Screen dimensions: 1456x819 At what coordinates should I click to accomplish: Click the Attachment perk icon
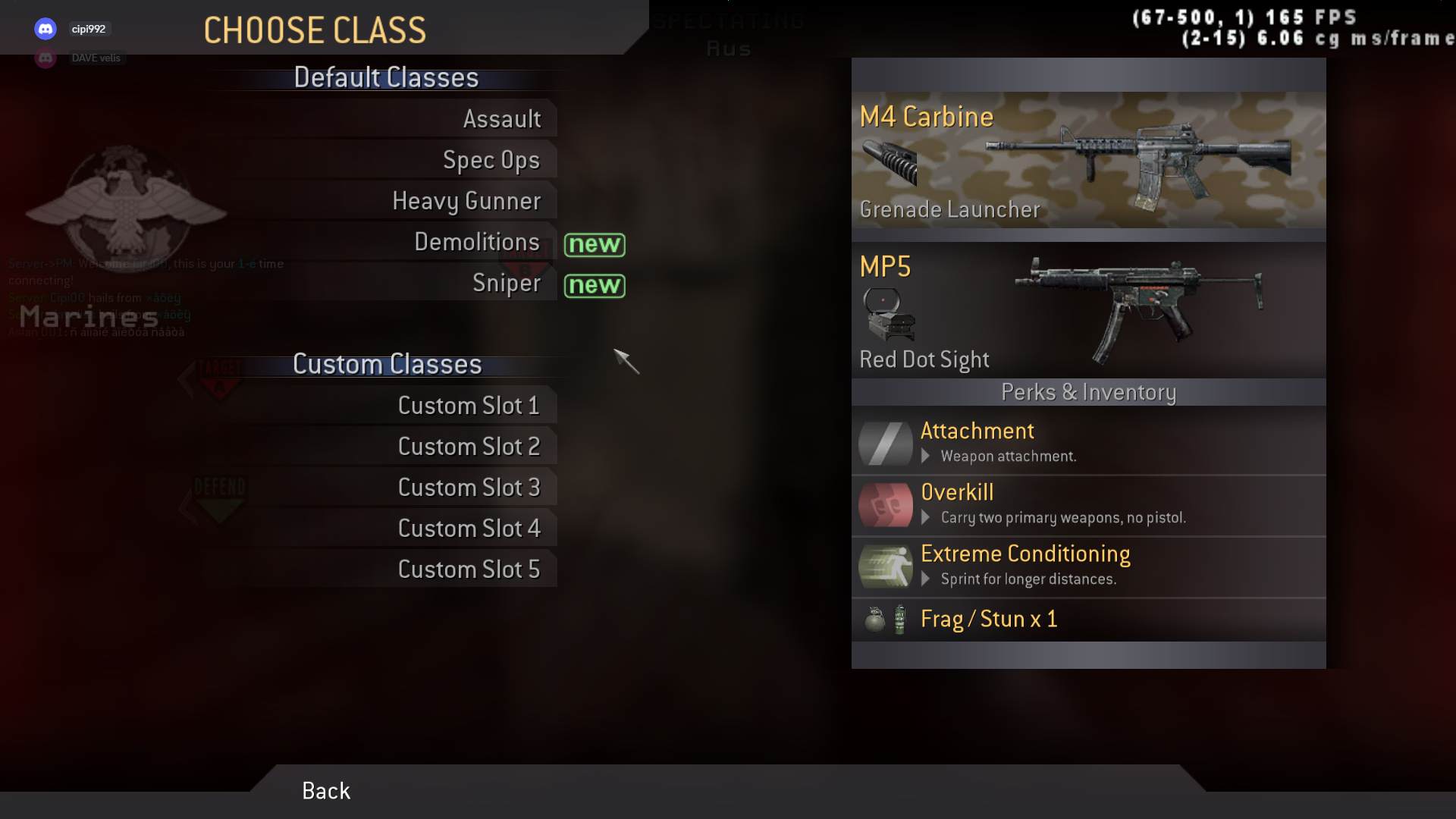click(x=884, y=443)
